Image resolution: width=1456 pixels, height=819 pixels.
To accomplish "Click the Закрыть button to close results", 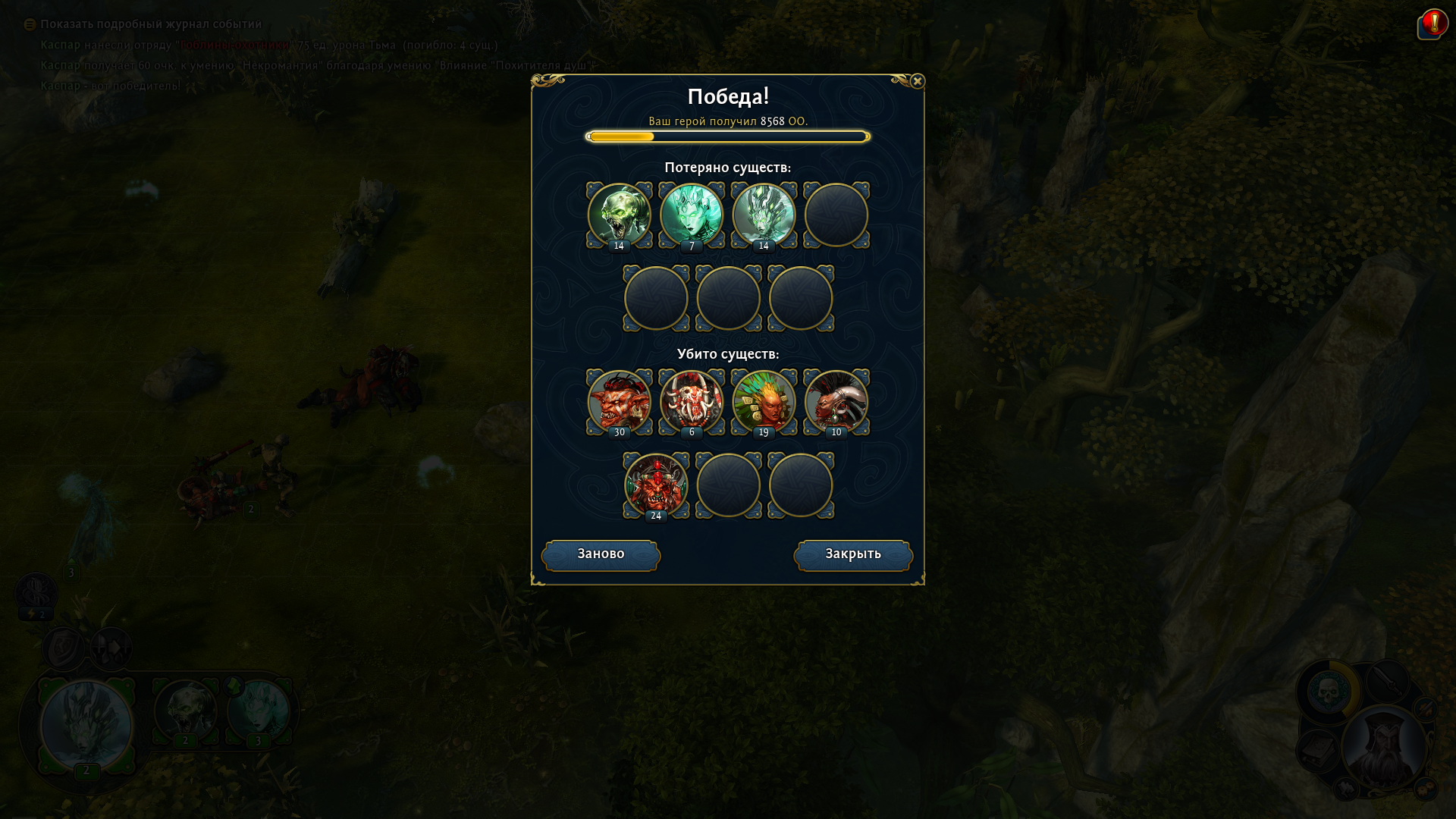I will tap(853, 554).
